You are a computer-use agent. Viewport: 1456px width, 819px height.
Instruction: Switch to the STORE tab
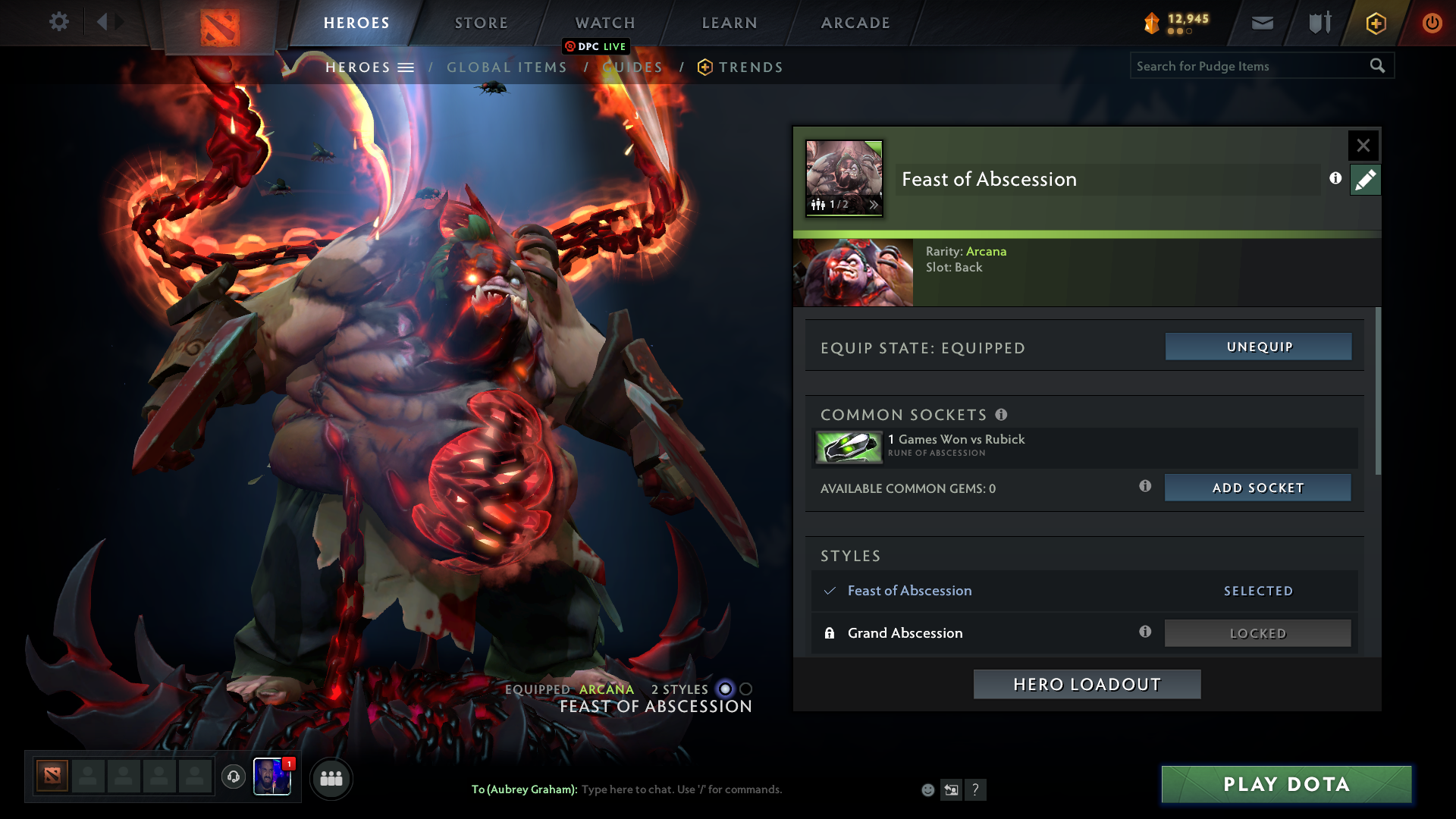click(481, 23)
